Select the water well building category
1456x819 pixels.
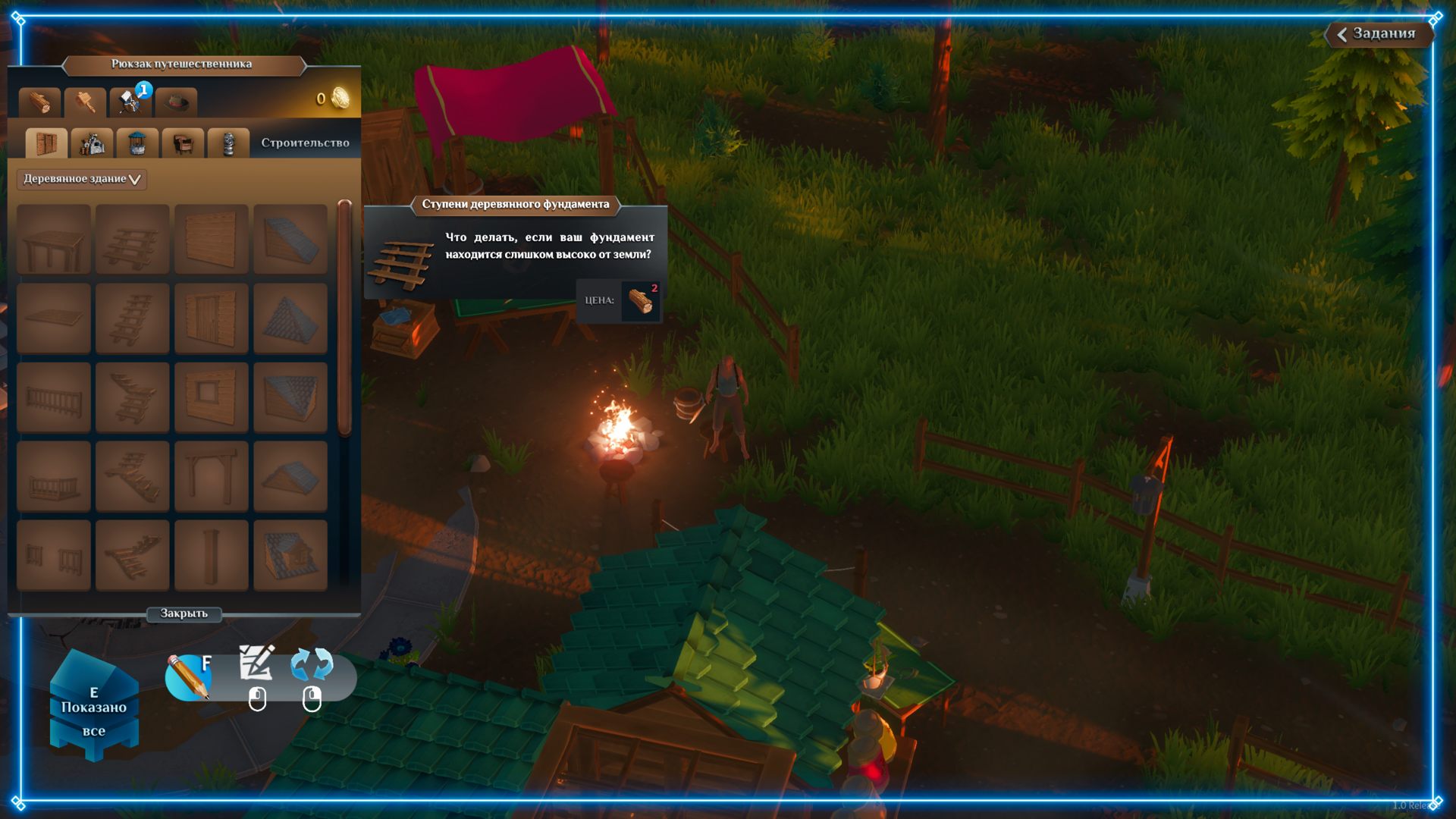click(x=137, y=143)
